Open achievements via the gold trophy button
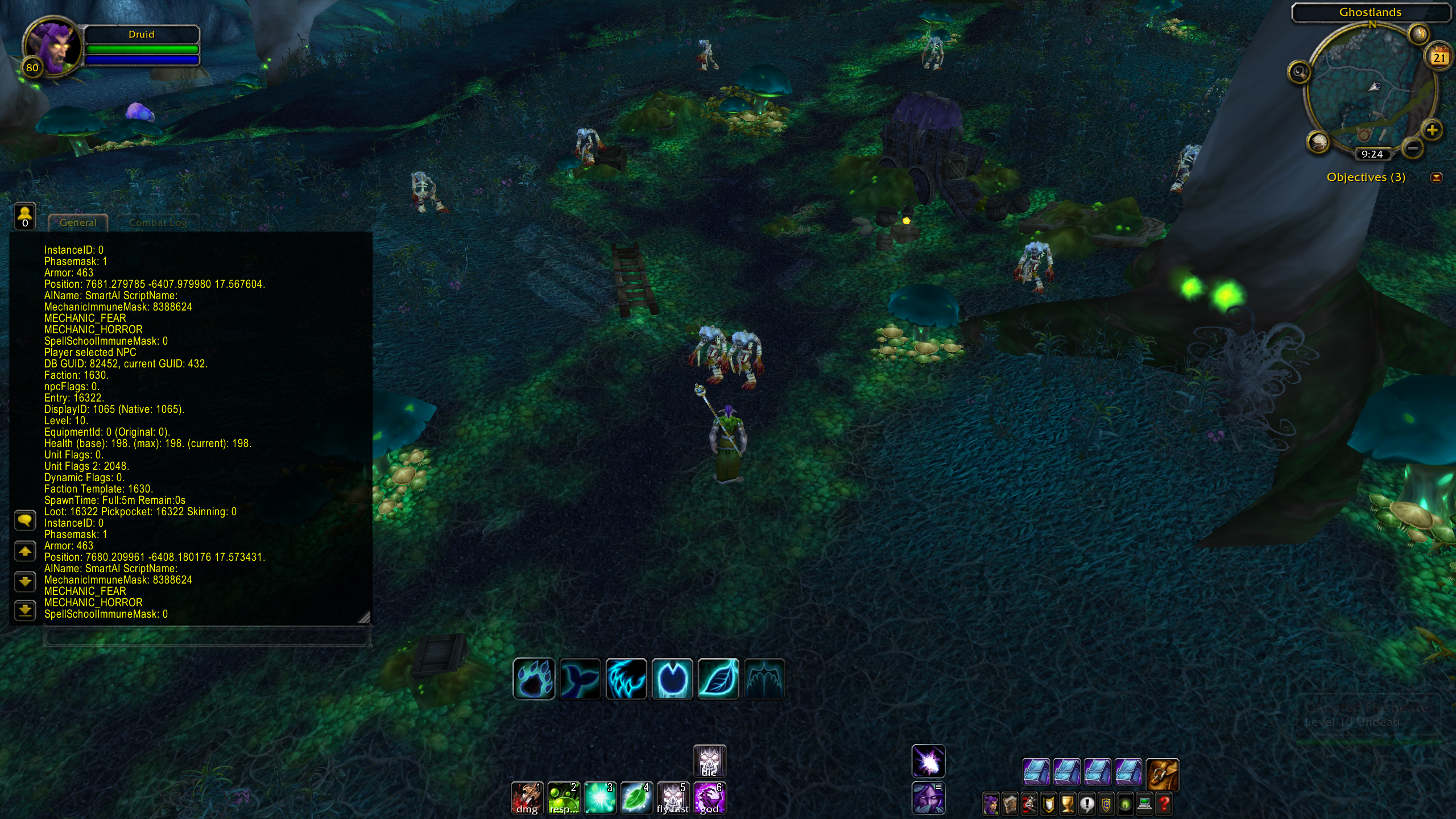Viewport: 1456px width, 819px height. click(1068, 804)
